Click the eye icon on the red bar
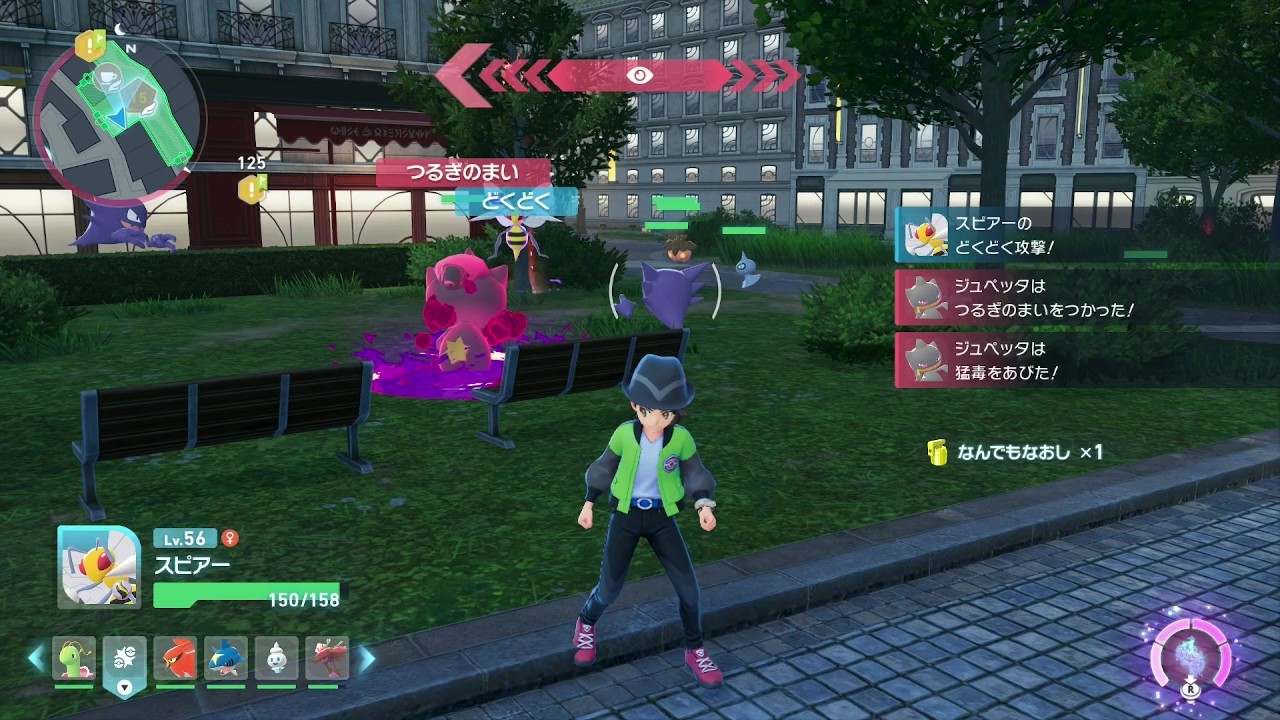 tap(638, 75)
